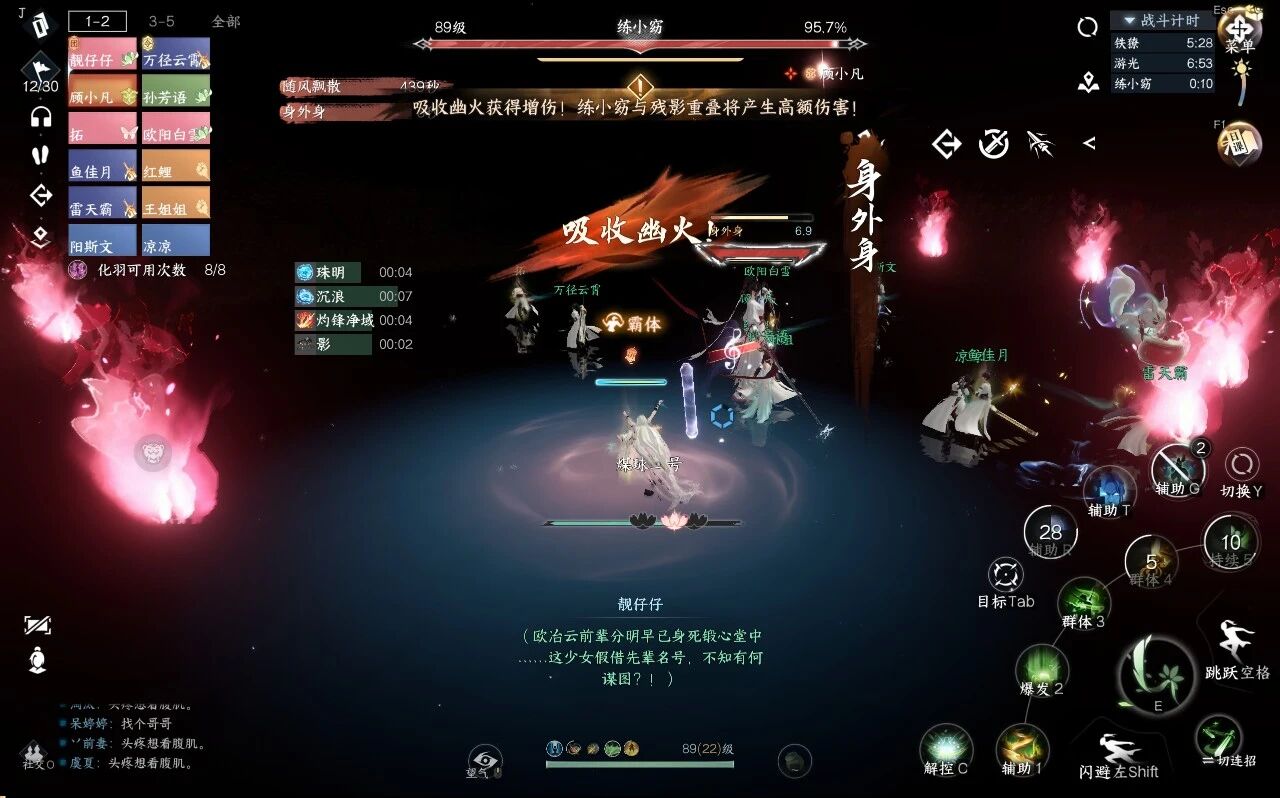This screenshot has height=798, width=1280.
Task: Use a 化羽 revive charge
Action: 78,270
